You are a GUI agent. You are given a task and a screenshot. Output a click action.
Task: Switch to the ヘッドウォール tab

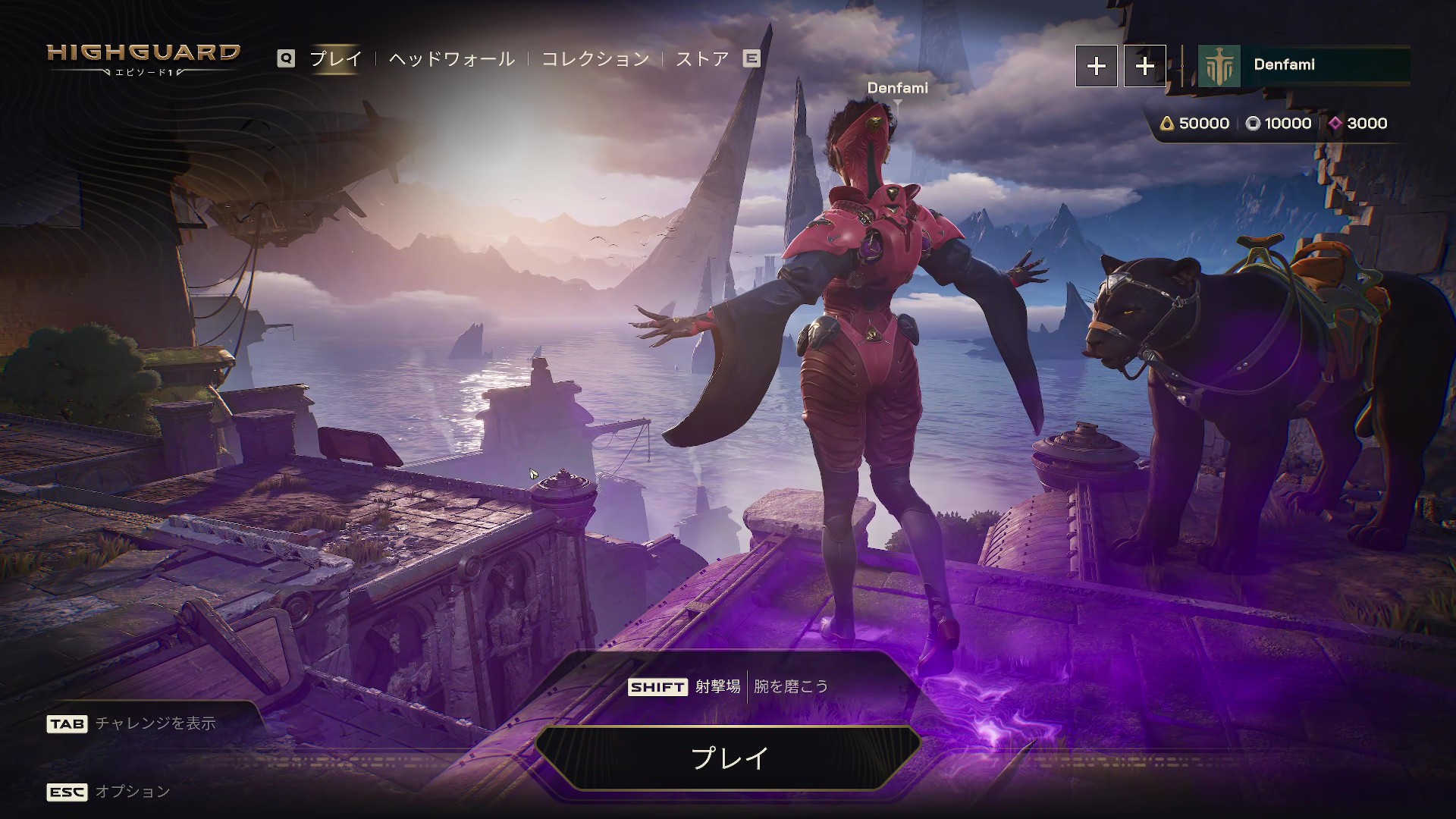coord(451,58)
